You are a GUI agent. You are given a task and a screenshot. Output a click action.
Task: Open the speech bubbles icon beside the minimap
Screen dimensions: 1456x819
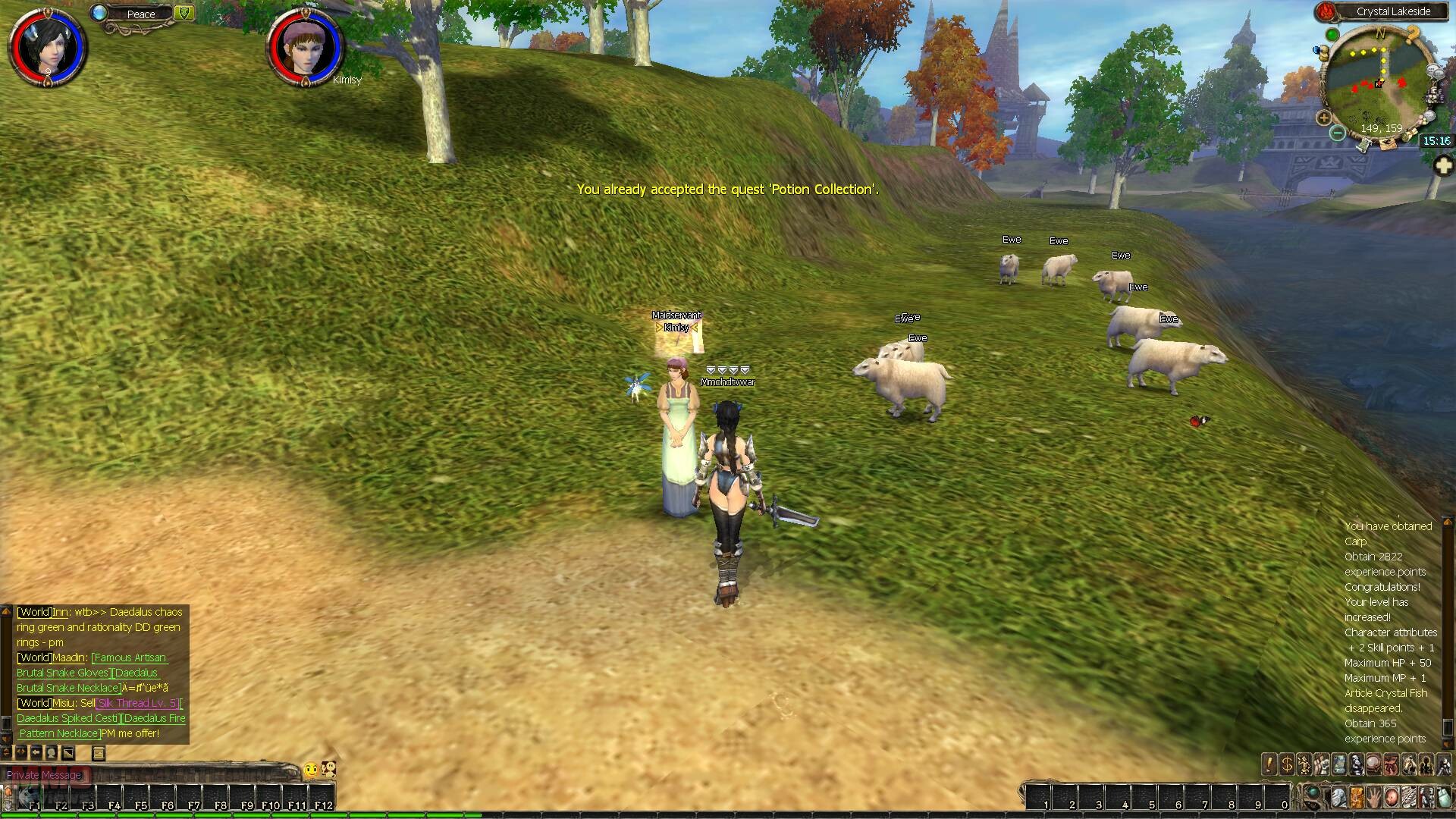pyautogui.click(x=1436, y=71)
